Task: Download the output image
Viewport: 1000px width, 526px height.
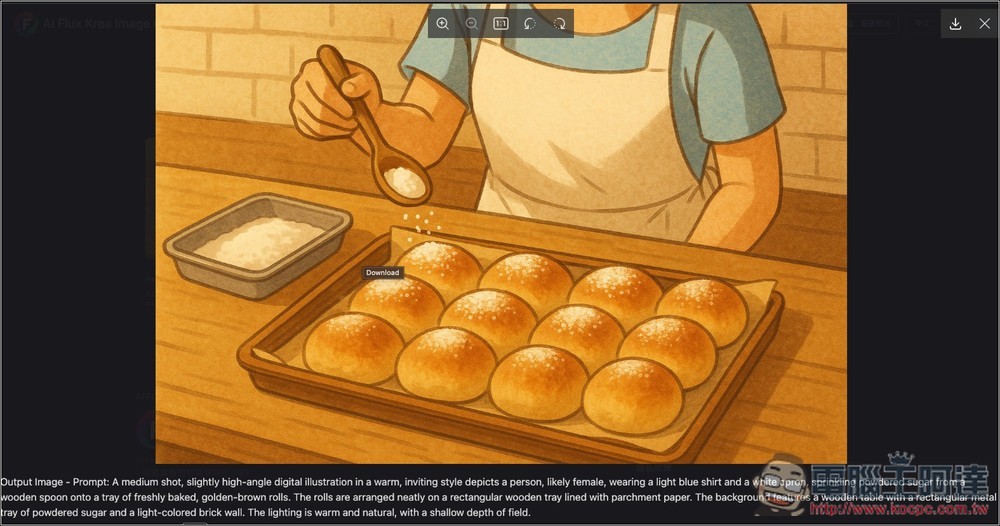Action: [x=955, y=24]
